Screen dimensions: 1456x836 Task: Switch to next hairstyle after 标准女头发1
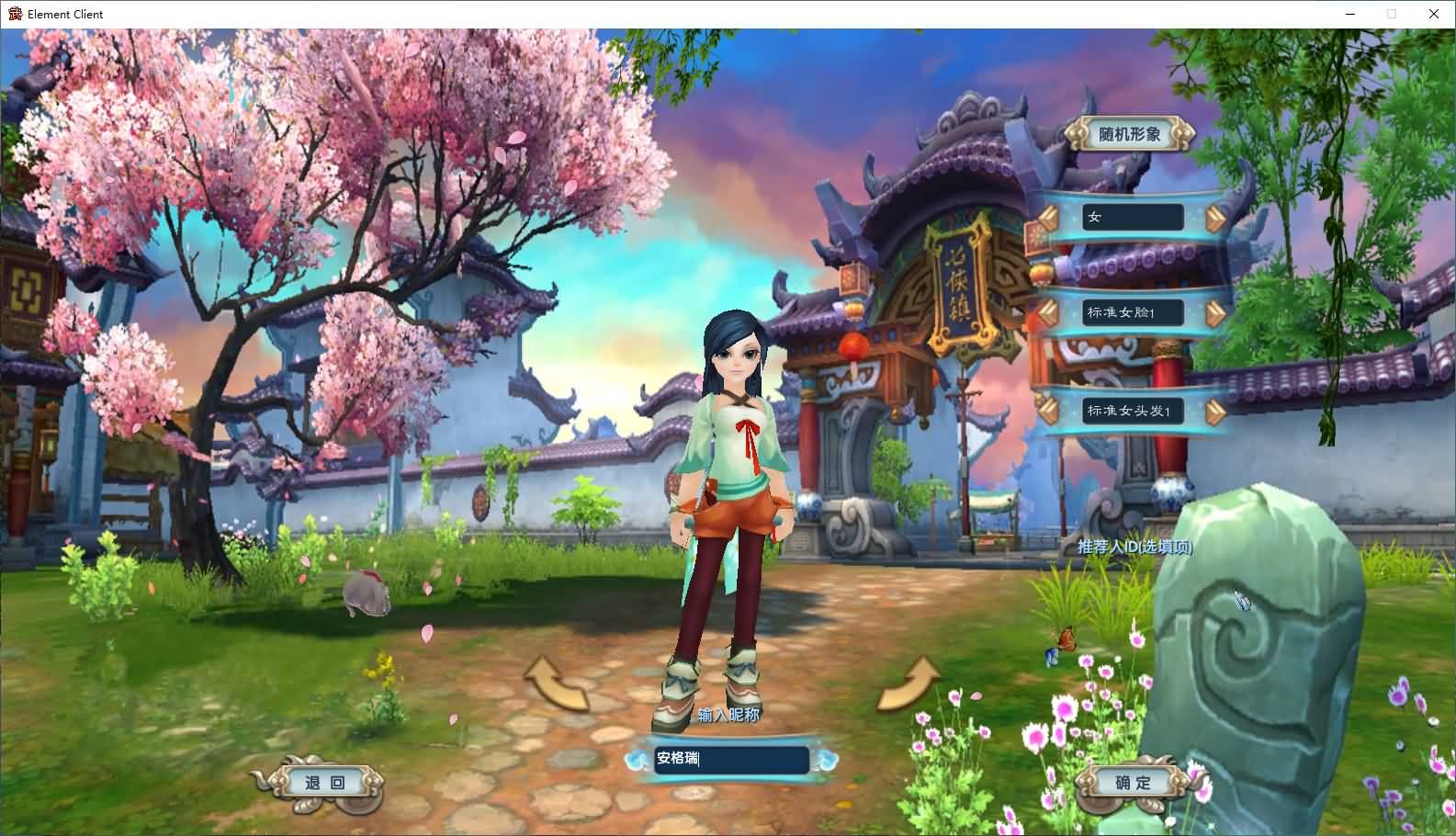tap(1214, 411)
